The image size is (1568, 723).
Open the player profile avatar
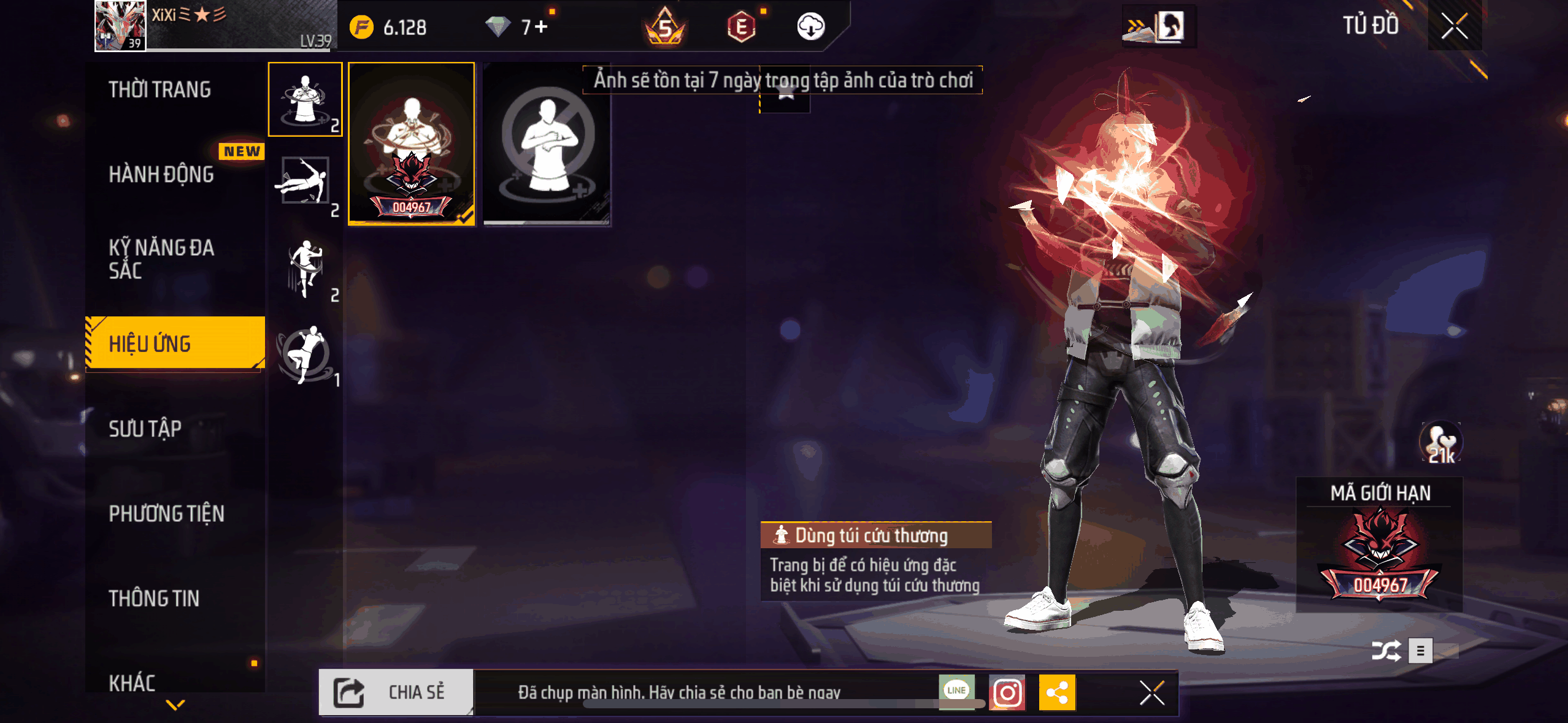(x=120, y=26)
